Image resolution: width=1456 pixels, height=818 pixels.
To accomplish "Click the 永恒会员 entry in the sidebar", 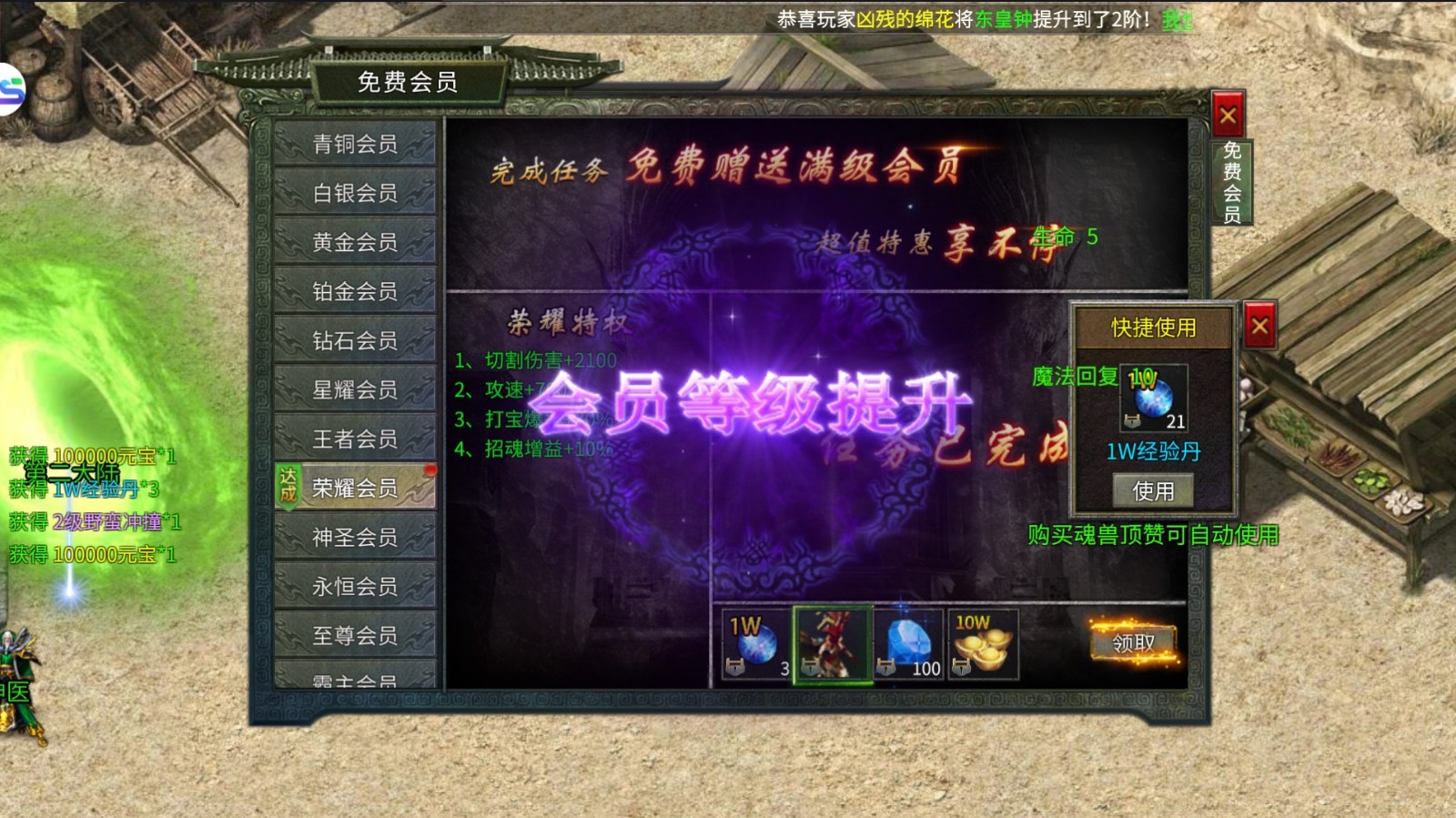I will pos(354,586).
